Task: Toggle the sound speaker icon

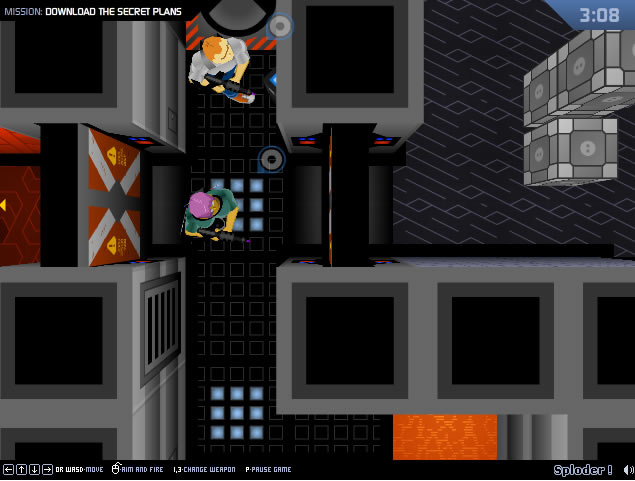Action: tap(626, 470)
